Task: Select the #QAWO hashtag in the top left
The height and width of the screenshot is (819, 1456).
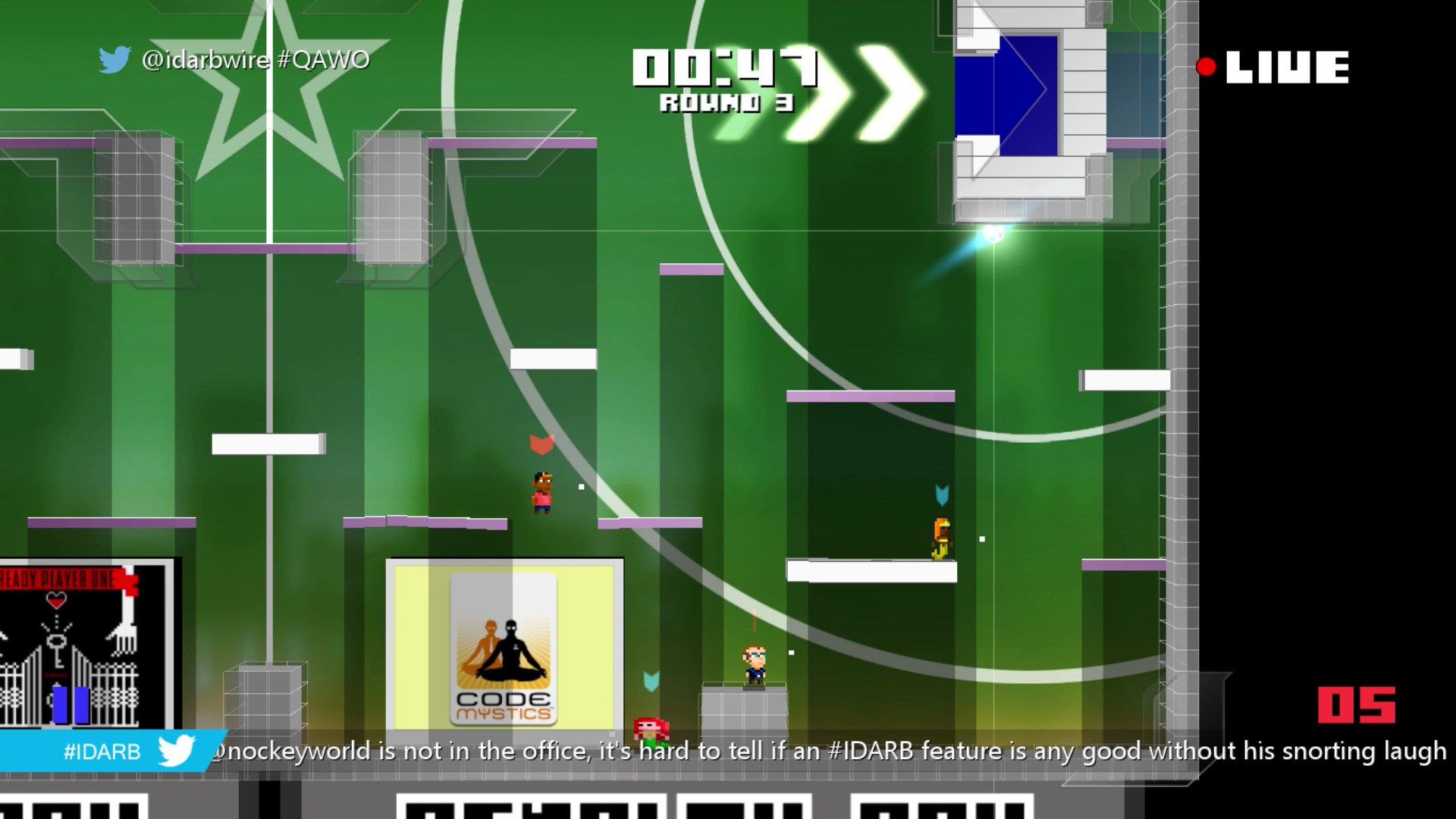Action: (x=325, y=59)
